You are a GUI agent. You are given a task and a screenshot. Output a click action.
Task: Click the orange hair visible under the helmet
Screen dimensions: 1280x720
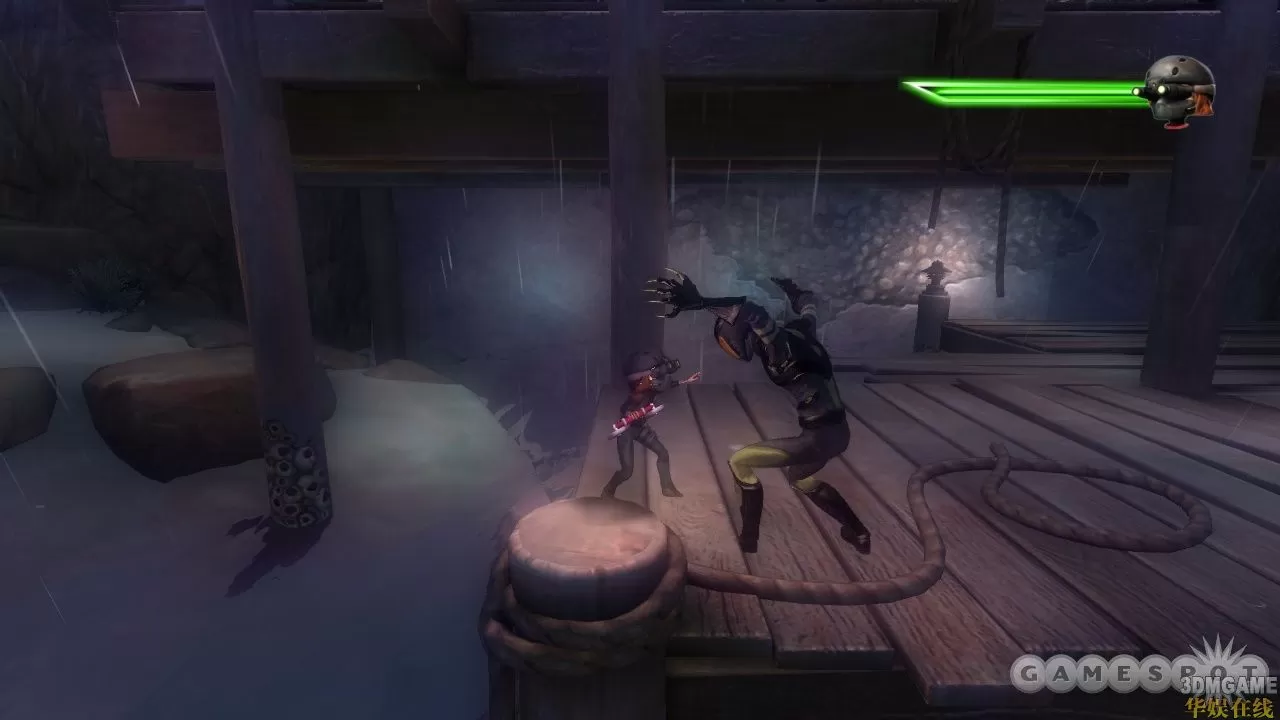tap(1203, 103)
